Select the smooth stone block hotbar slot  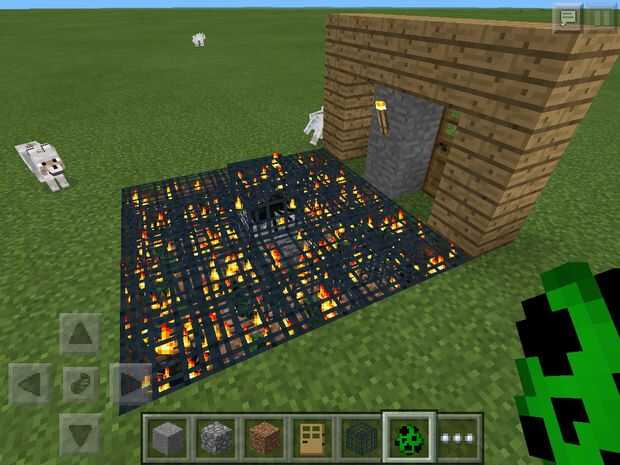167,438
